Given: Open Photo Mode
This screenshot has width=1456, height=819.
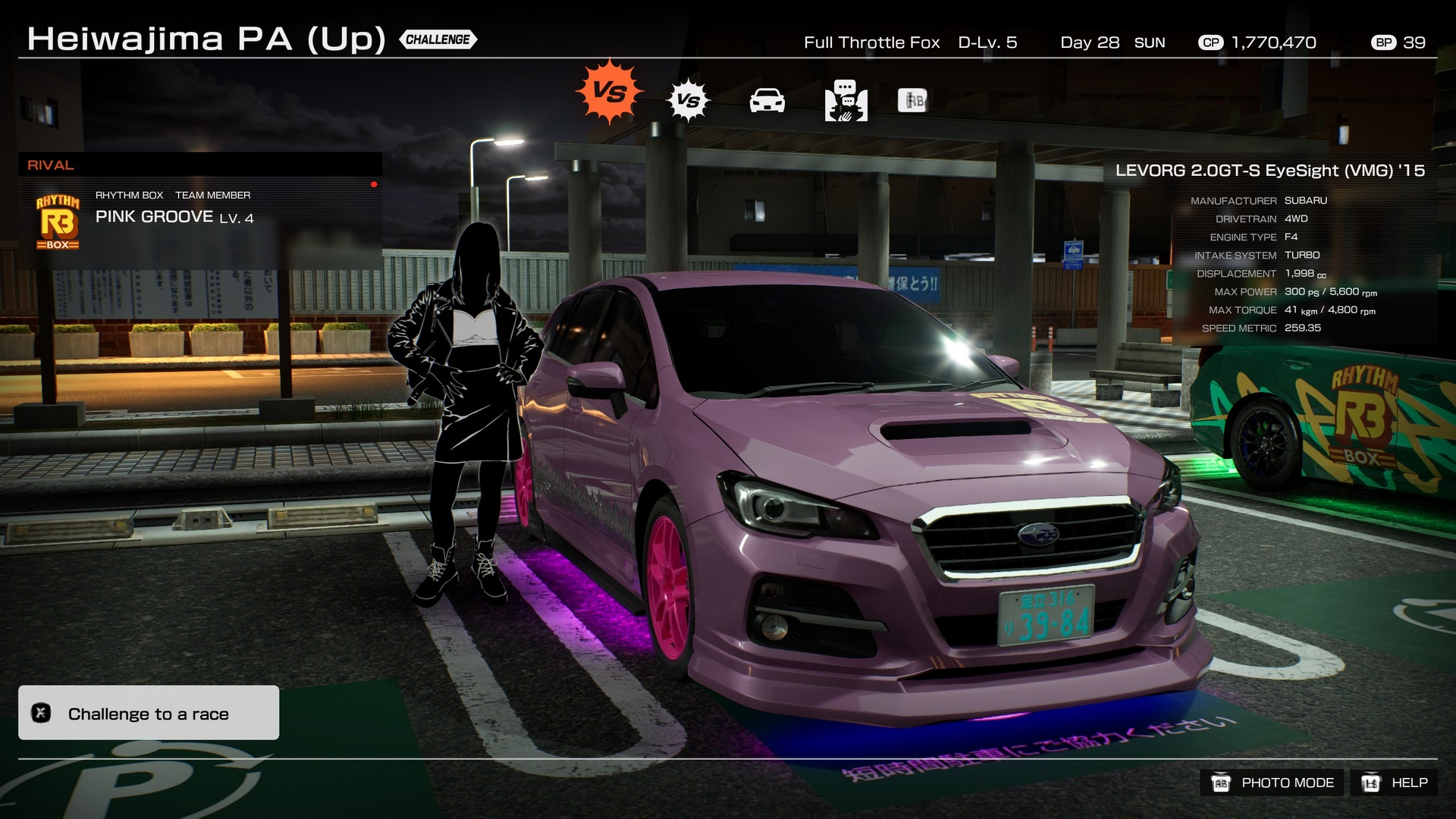Looking at the screenshot, I should click(1272, 783).
